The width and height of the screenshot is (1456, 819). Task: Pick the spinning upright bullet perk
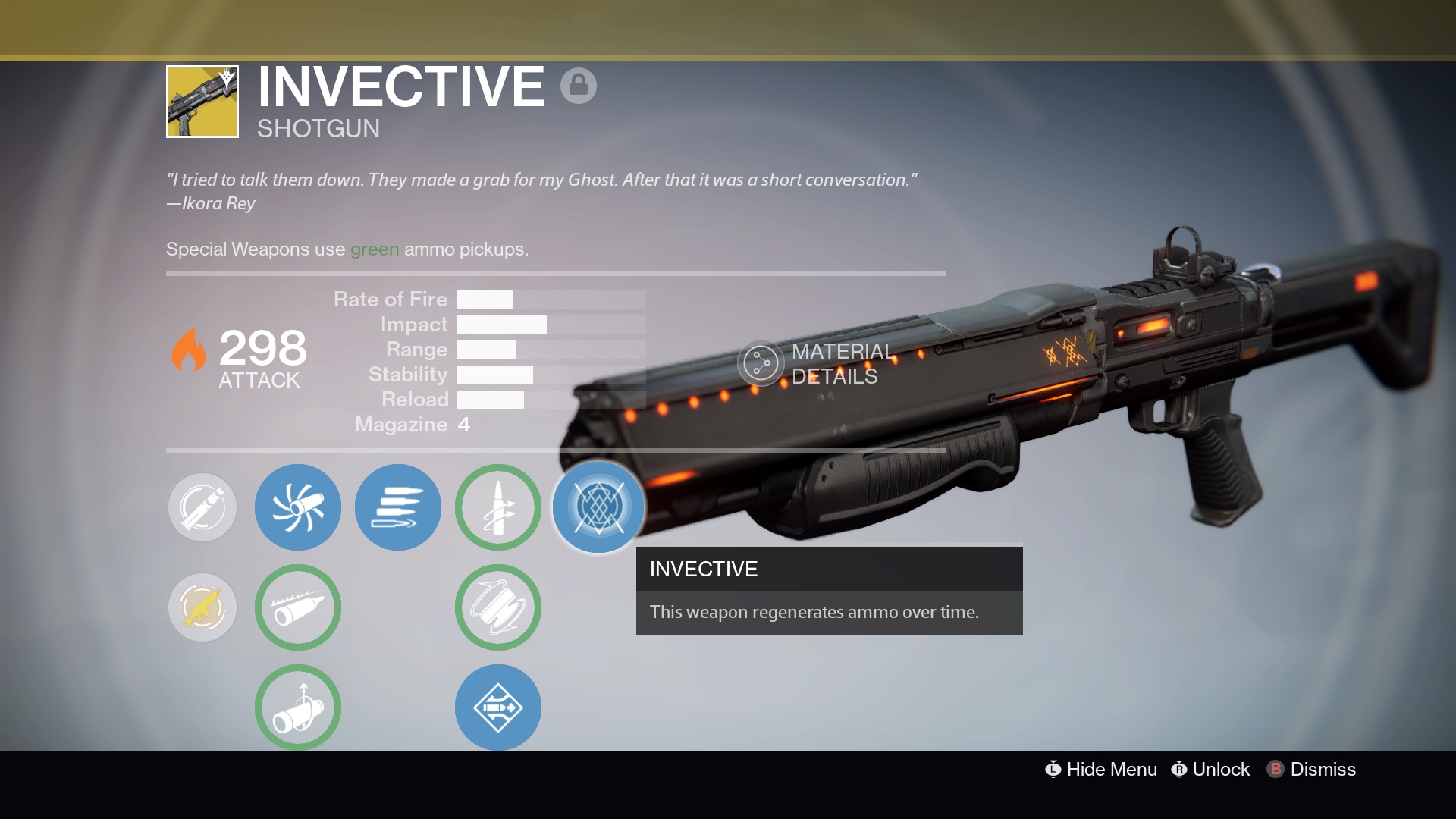[498, 507]
